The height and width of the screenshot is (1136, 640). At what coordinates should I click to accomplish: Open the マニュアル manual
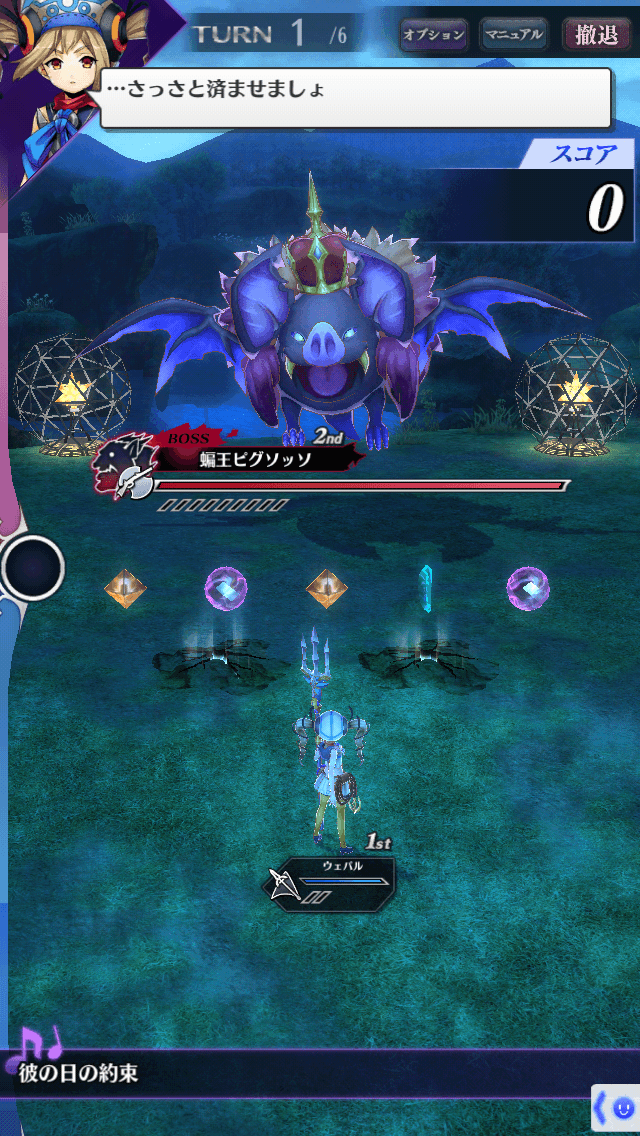coord(514,35)
